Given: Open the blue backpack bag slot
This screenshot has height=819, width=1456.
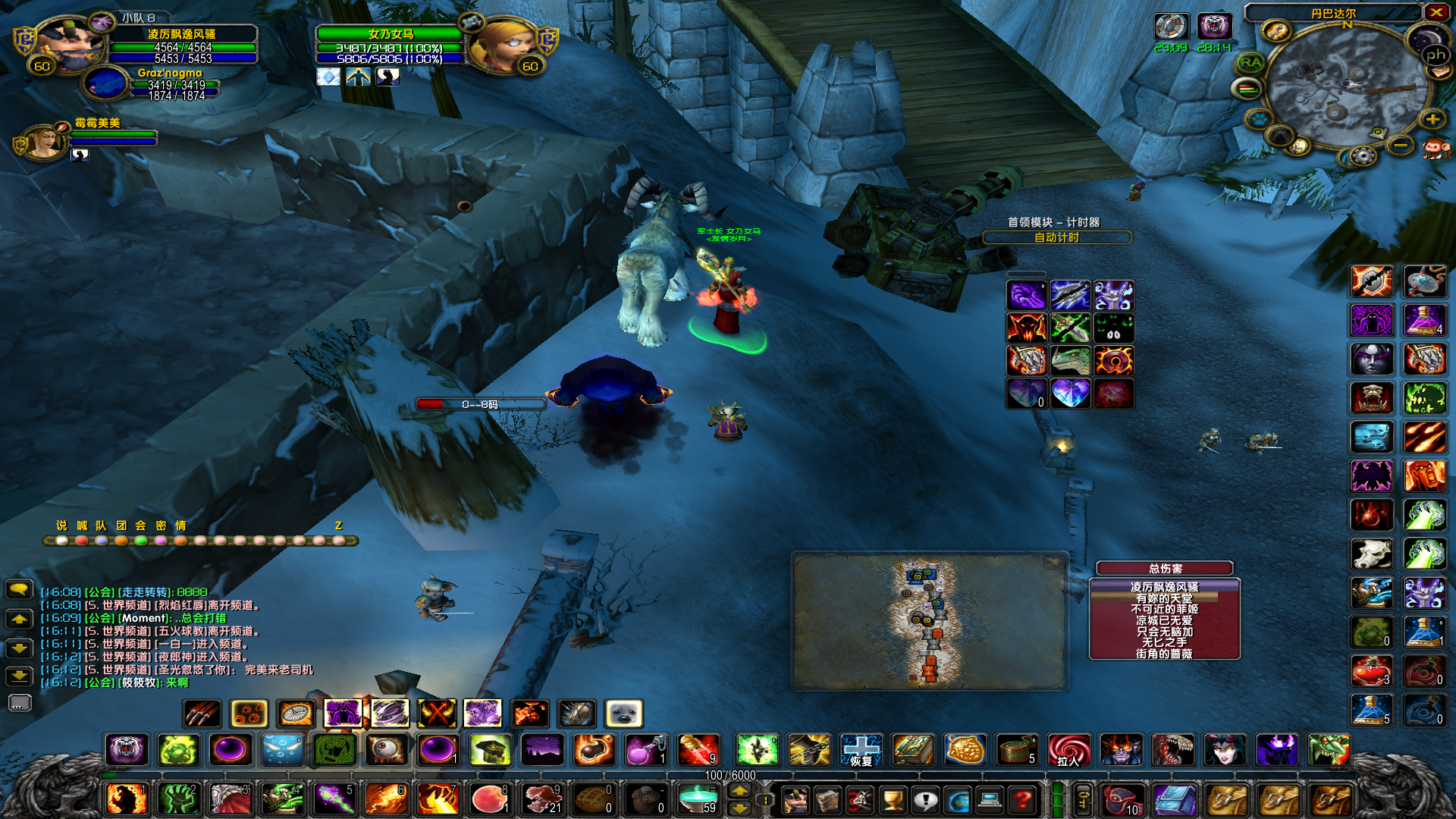Looking at the screenshot, I should (1174, 799).
